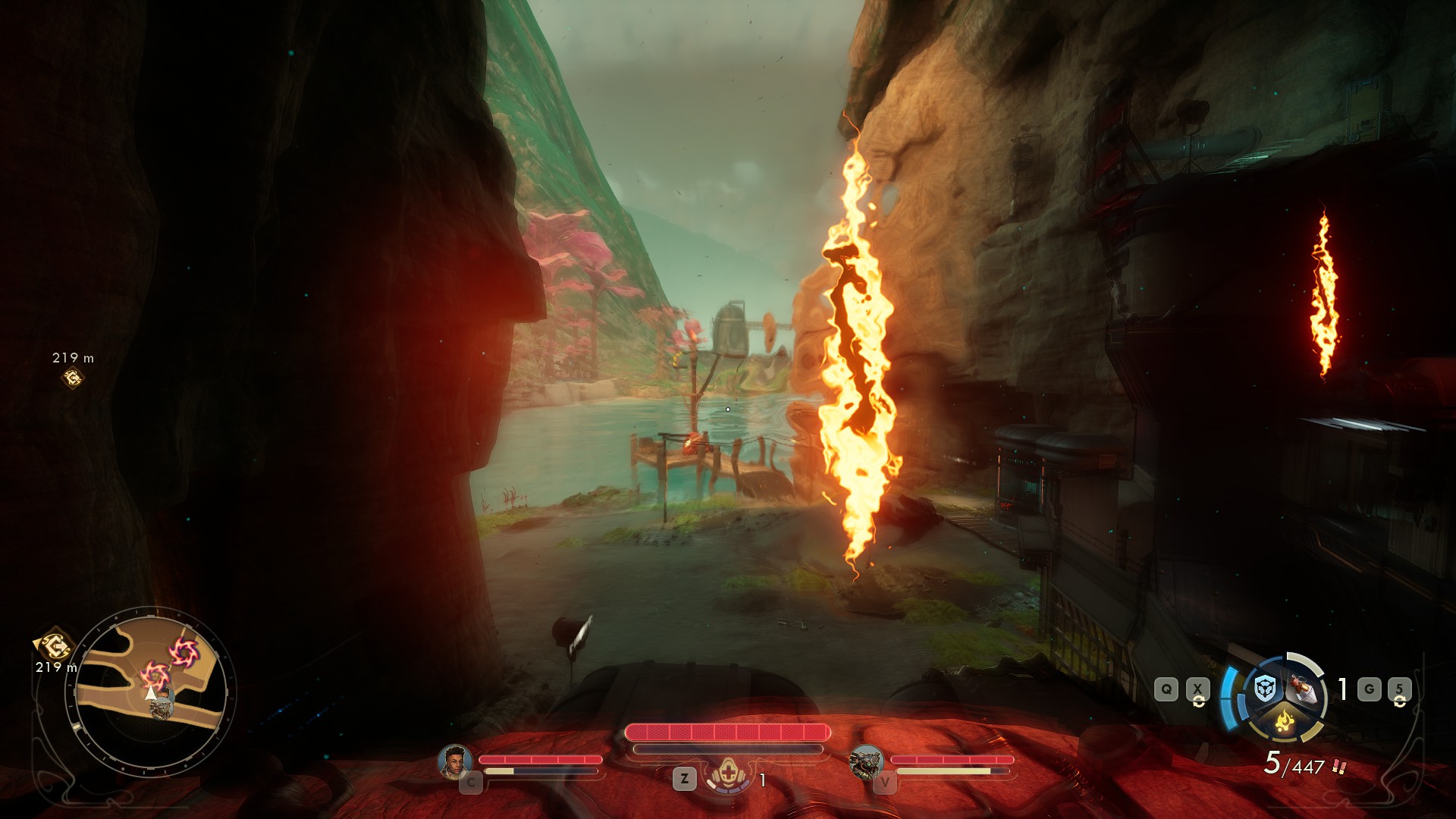
Task: Click the pink swirl marker on the minimap
Action: [x=183, y=651]
